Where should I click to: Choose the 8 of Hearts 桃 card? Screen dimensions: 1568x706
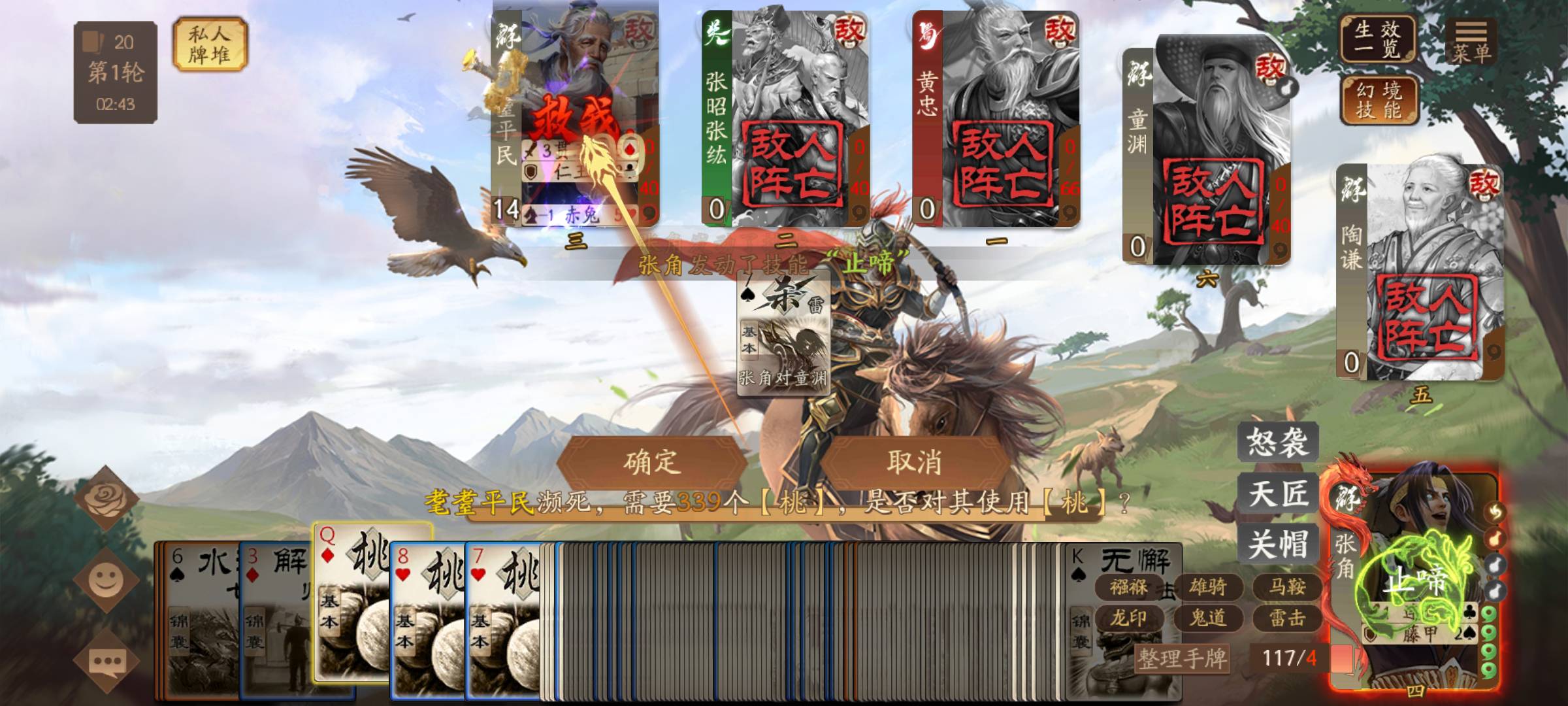[428, 621]
